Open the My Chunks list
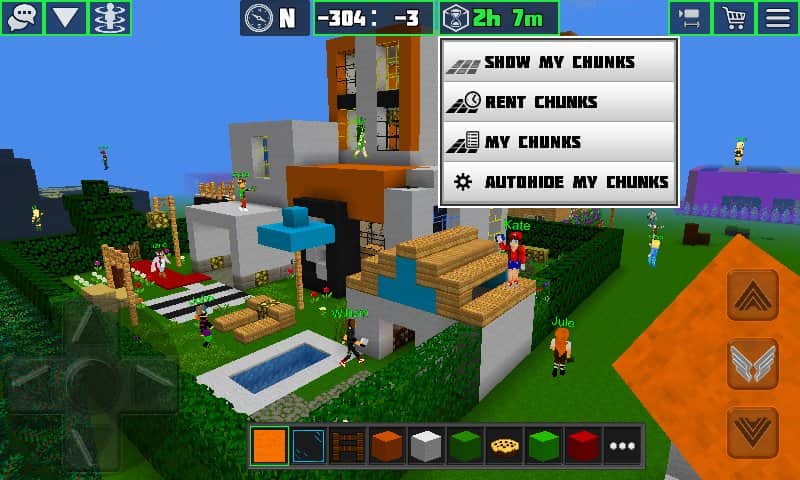This screenshot has width=800, height=480. click(x=558, y=142)
